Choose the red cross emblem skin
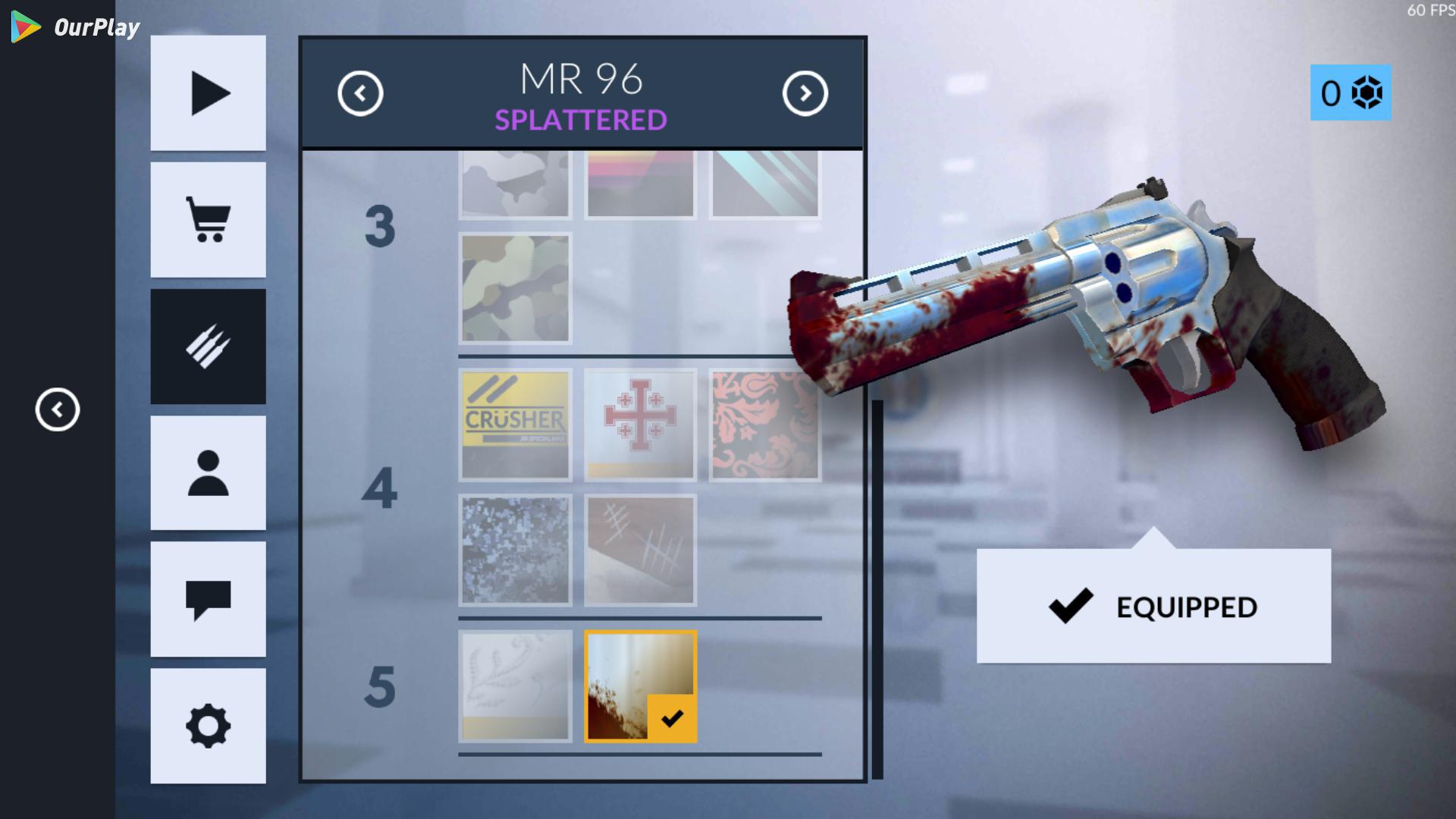 point(640,425)
